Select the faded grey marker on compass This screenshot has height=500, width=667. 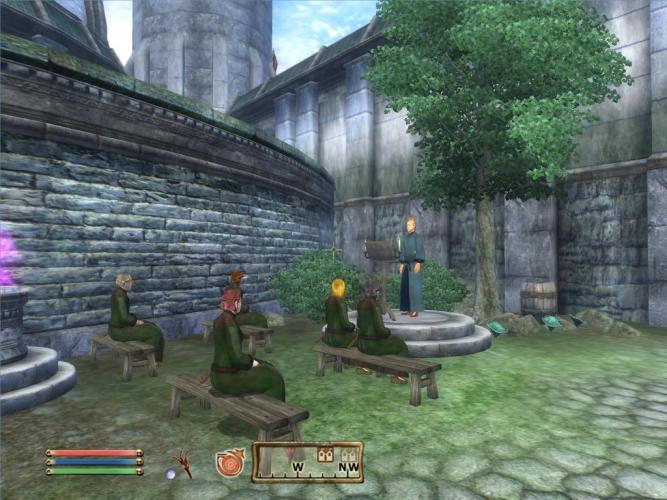coord(348,454)
